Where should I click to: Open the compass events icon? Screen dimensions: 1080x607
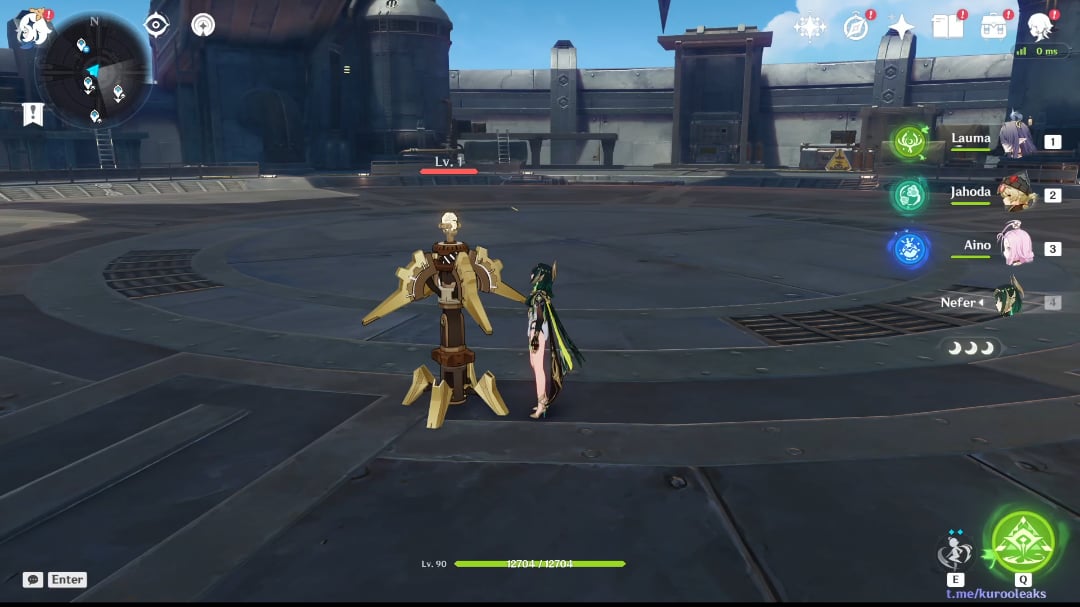[x=855, y=27]
